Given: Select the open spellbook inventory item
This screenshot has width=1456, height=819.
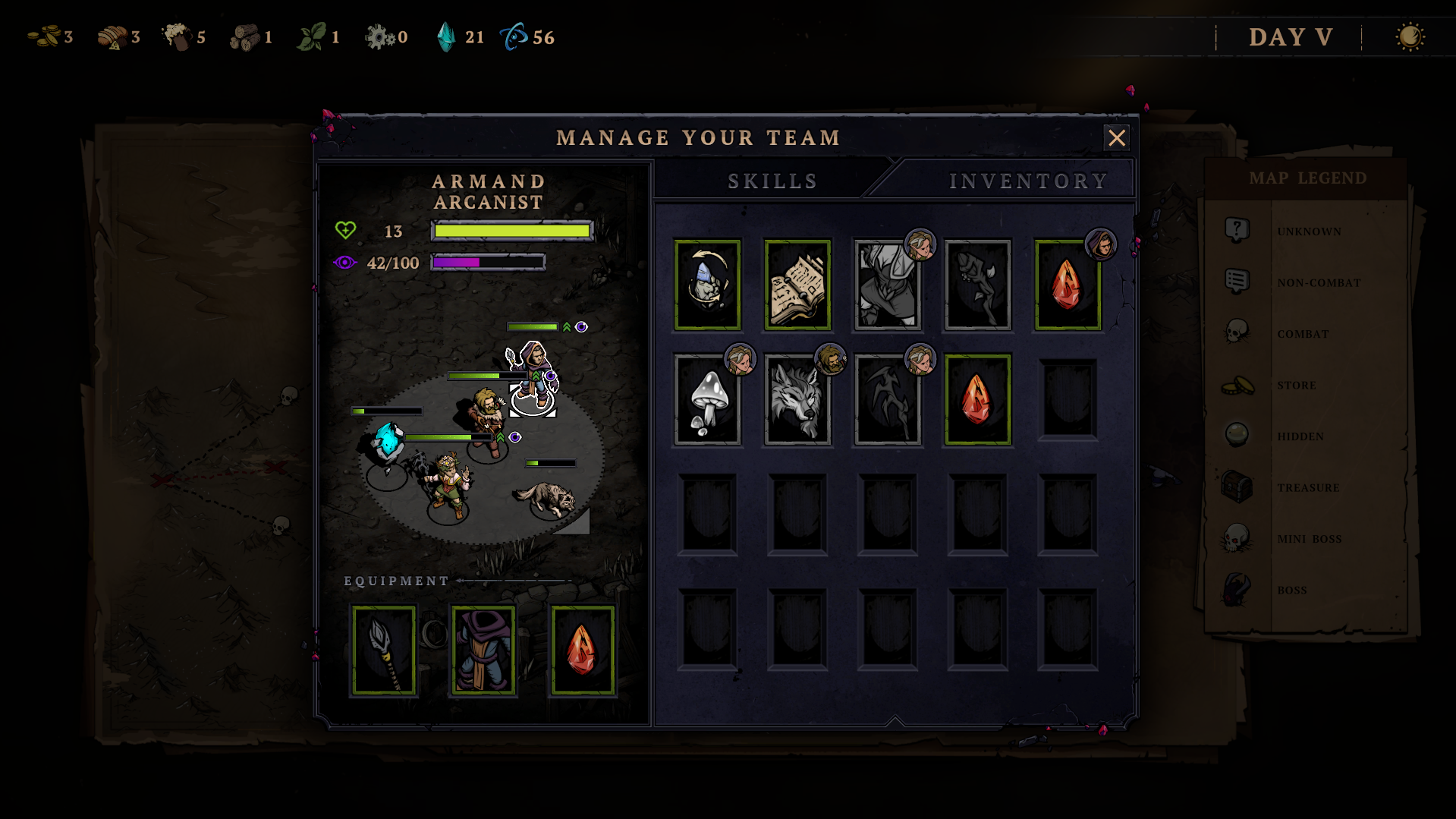Looking at the screenshot, I should pos(797,285).
